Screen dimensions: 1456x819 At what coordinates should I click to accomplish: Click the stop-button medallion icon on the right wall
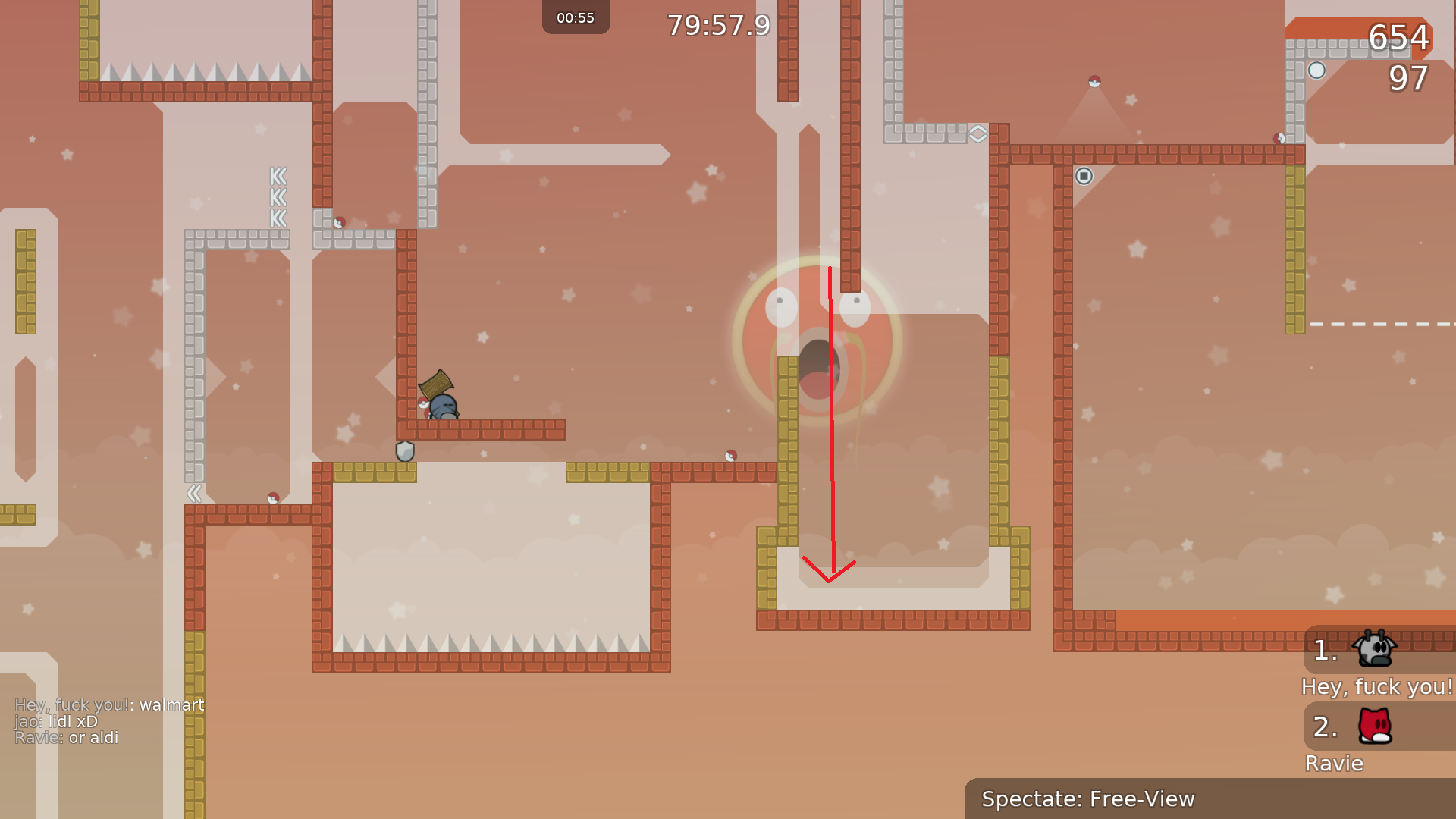[x=1084, y=175]
